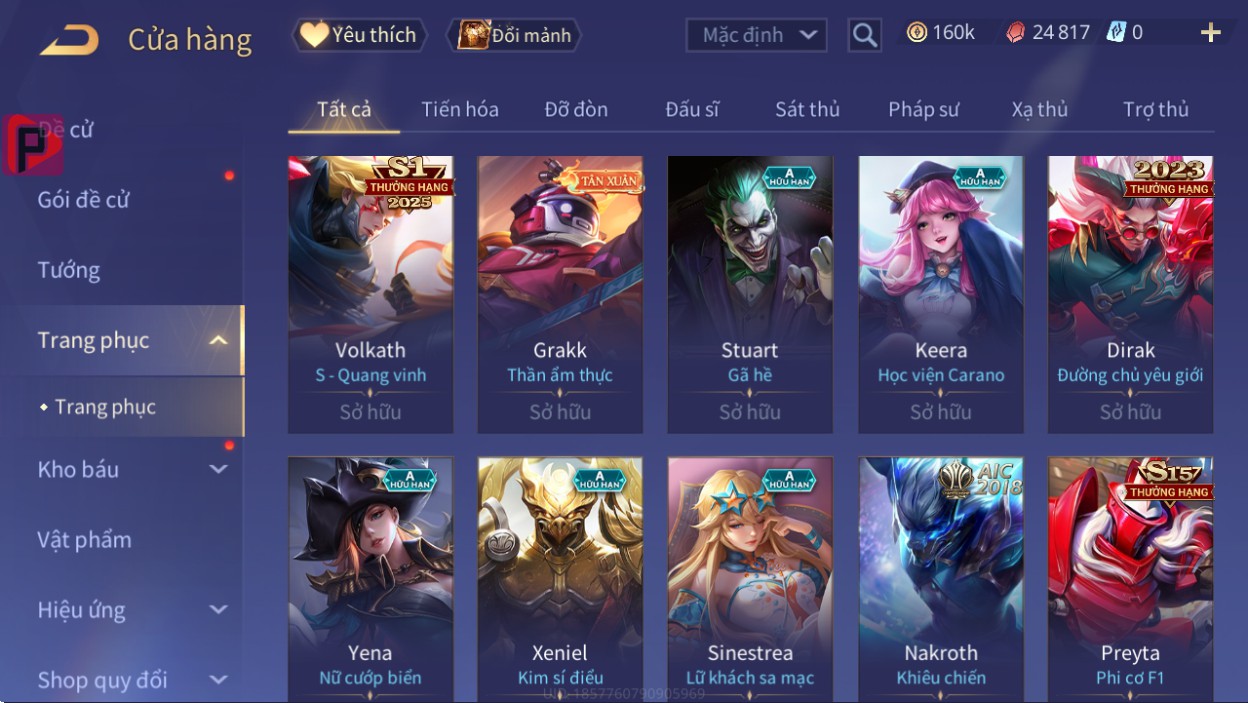The width and height of the screenshot is (1248, 703).
Task: Go to the Tướng heroes section
Action: point(69,270)
